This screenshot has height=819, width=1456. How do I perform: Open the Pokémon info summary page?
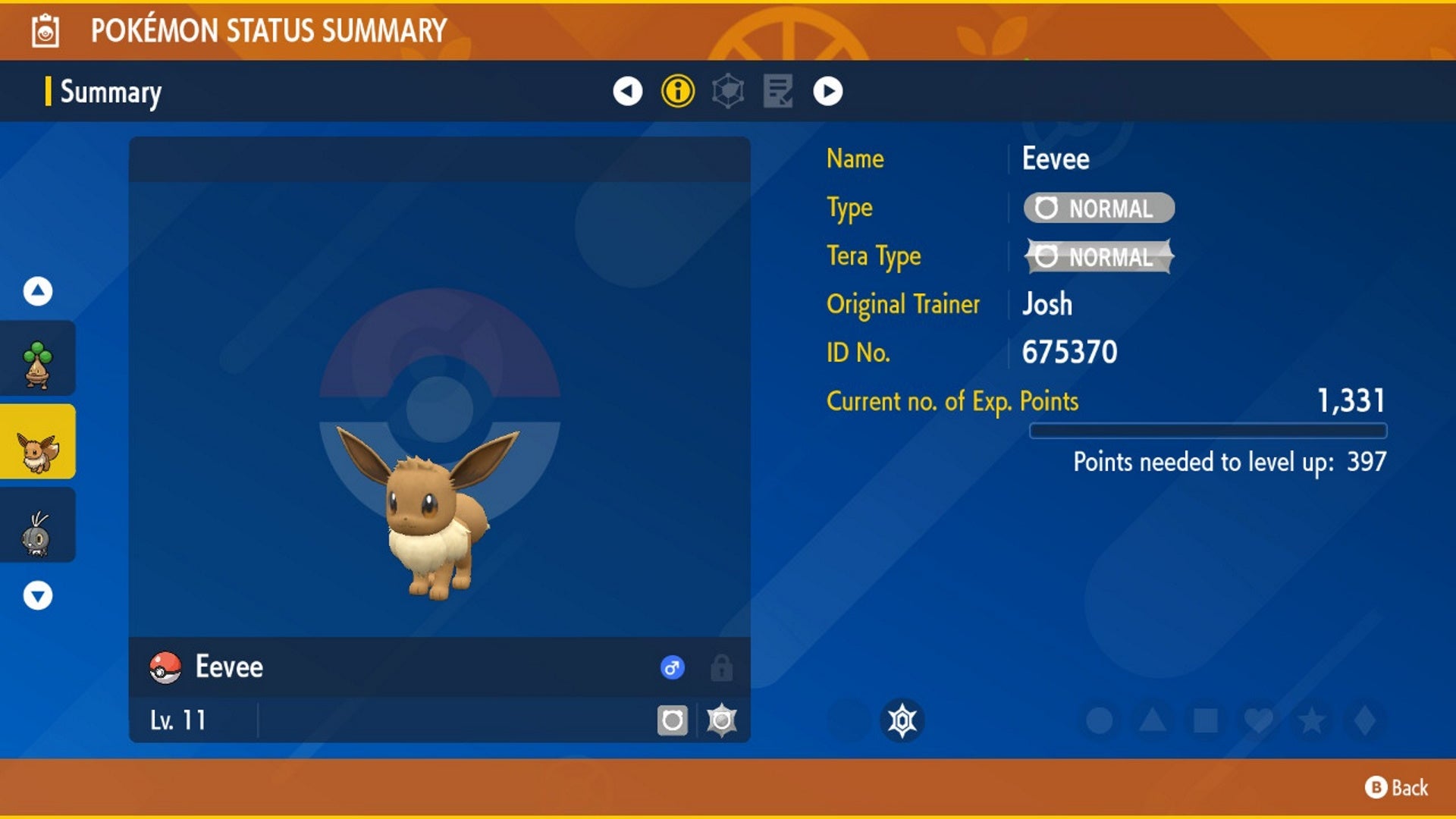(x=677, y=93)
